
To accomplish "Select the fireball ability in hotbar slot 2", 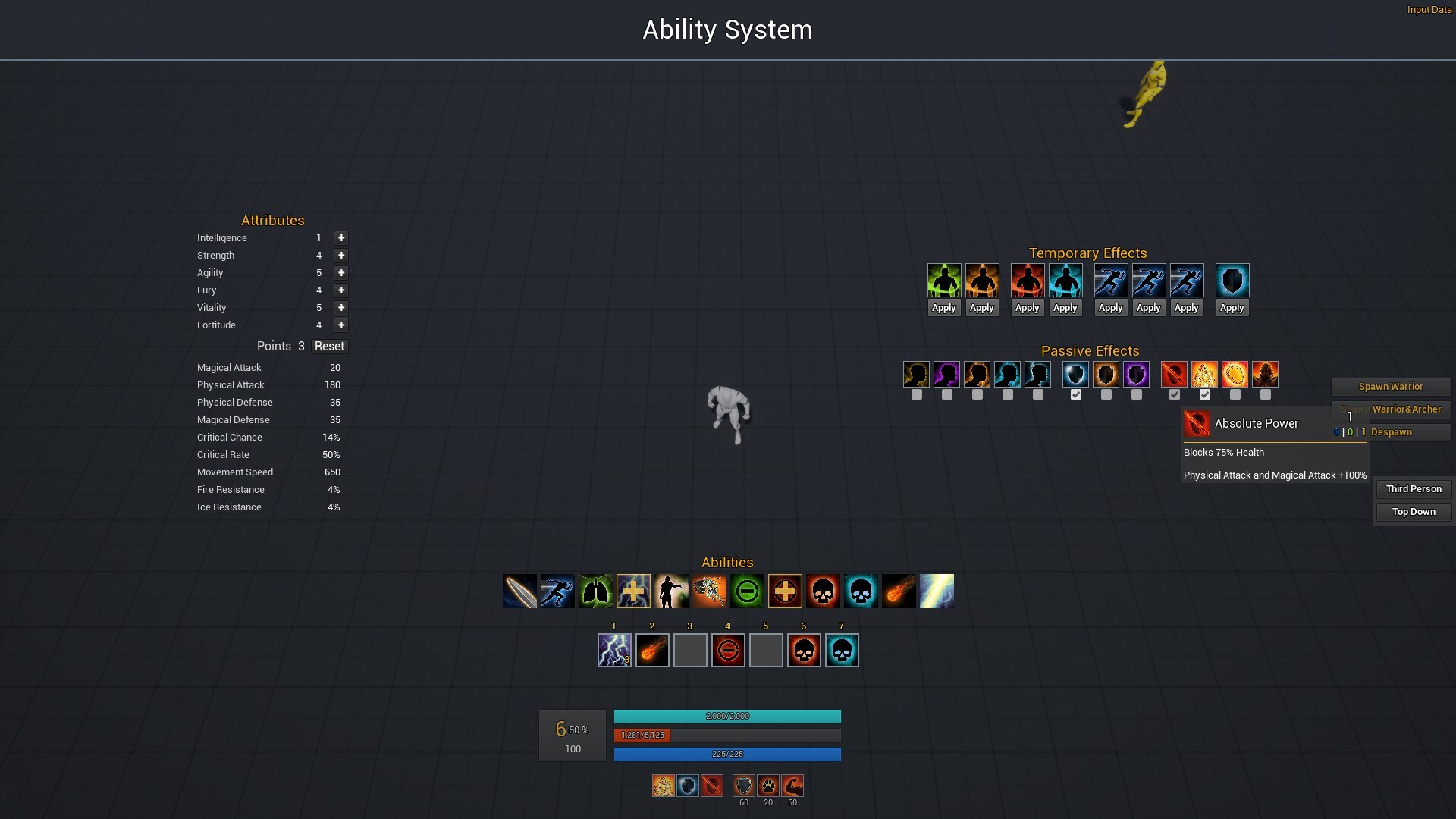I will point(652,651).
